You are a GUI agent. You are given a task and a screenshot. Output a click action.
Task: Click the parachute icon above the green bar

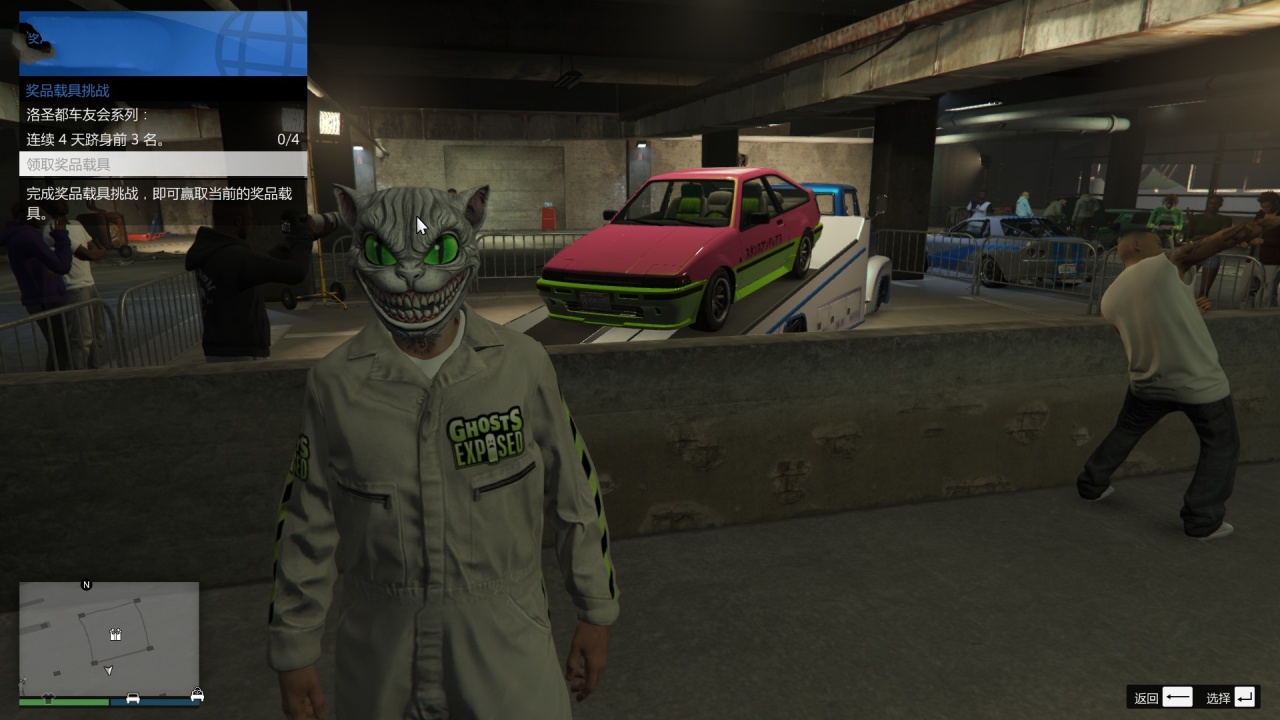(x=49, y=696)
